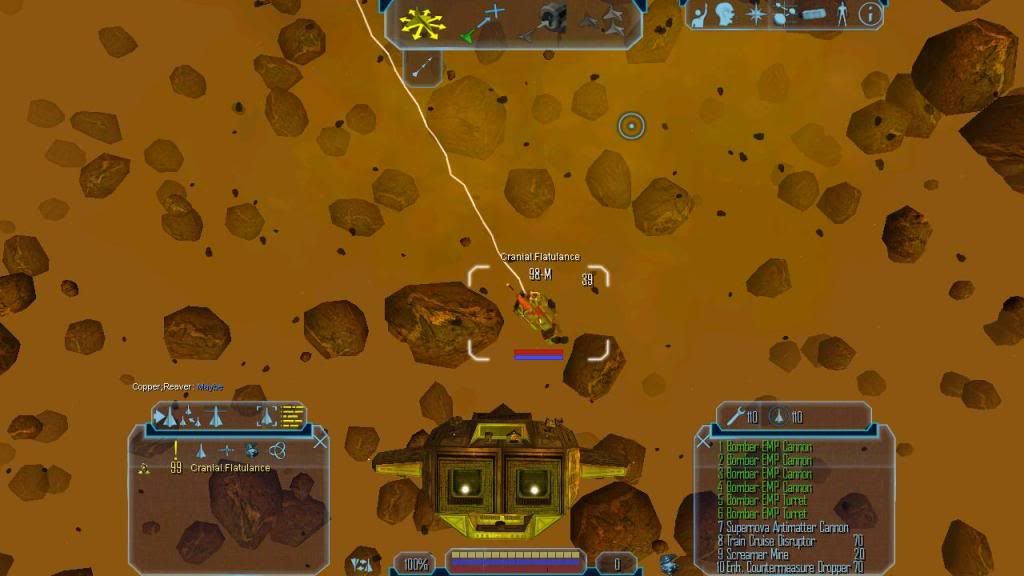Open the standing-figure player status icon

tap(842, 14)
